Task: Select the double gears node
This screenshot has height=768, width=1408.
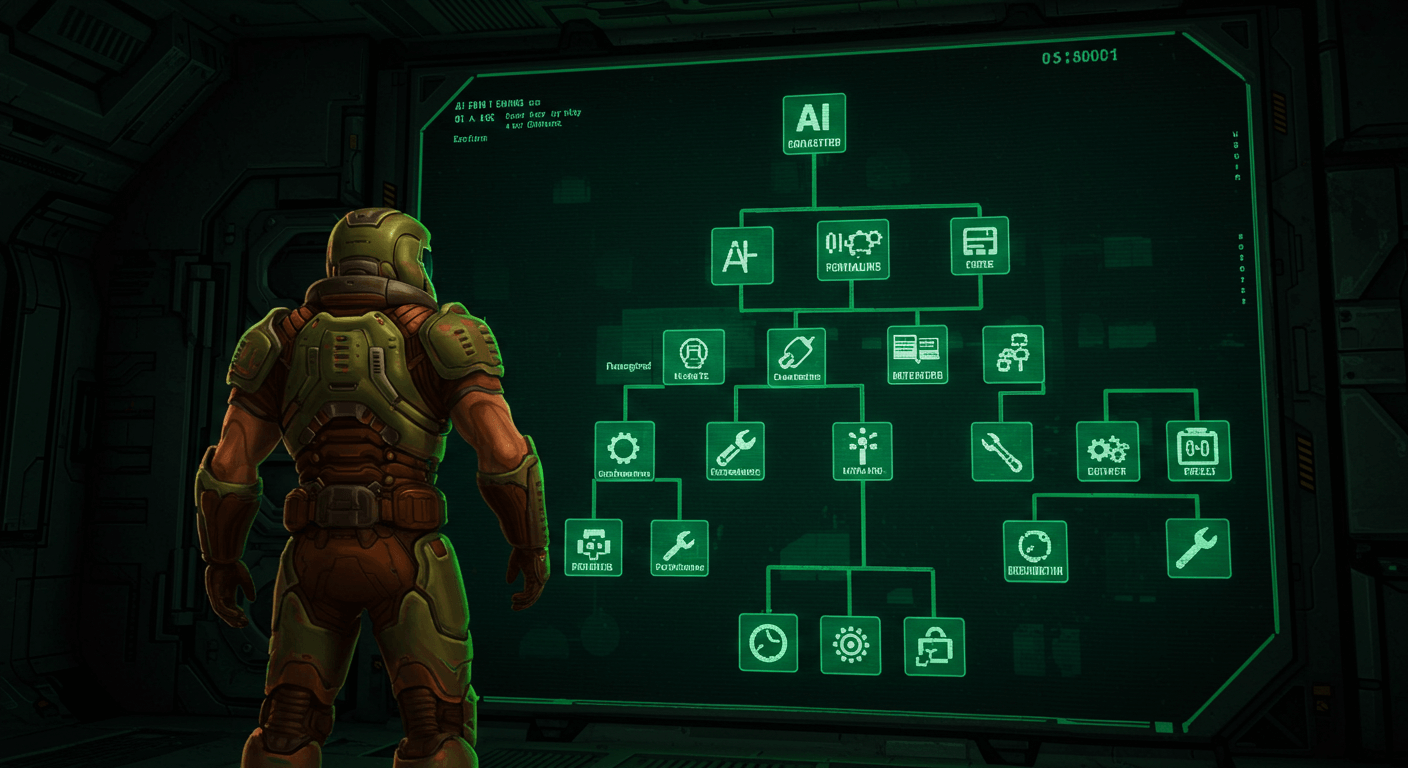Action: [x=1107, y=450]
